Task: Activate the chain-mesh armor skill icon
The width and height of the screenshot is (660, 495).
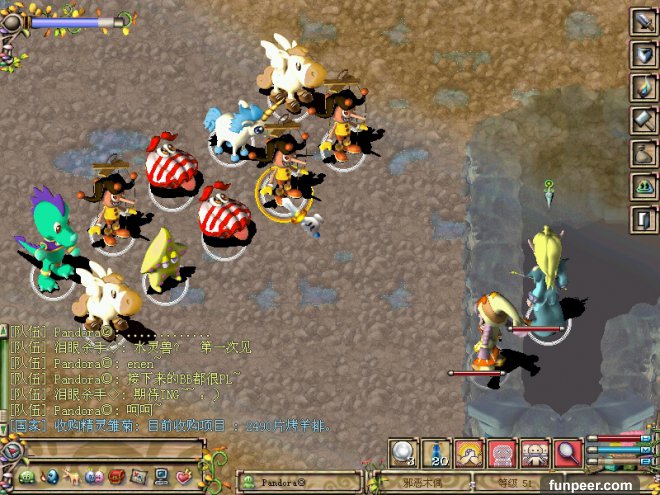Action: coord(503,455)
